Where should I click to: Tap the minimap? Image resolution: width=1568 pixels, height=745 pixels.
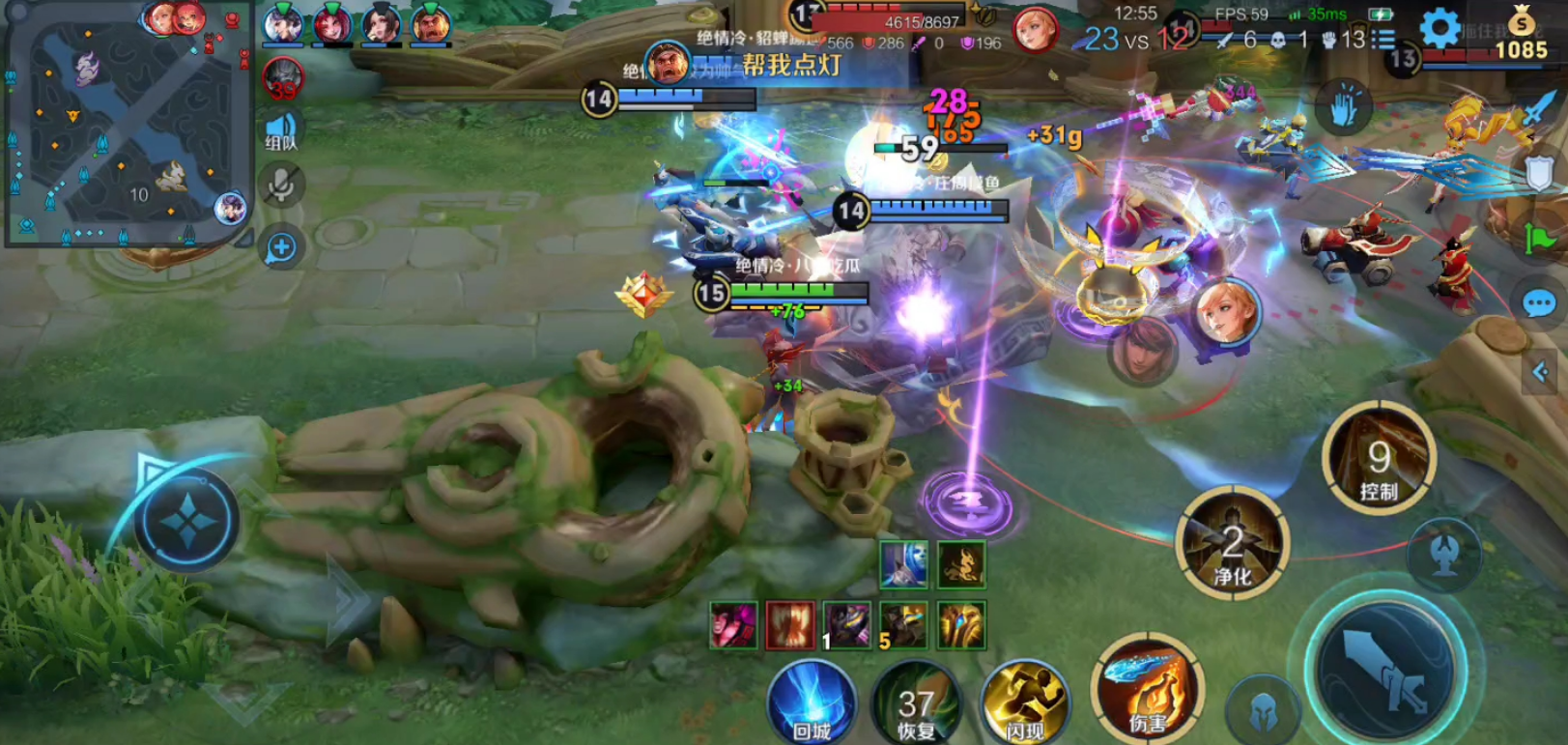pyautogui.click(x=126, y=124)
